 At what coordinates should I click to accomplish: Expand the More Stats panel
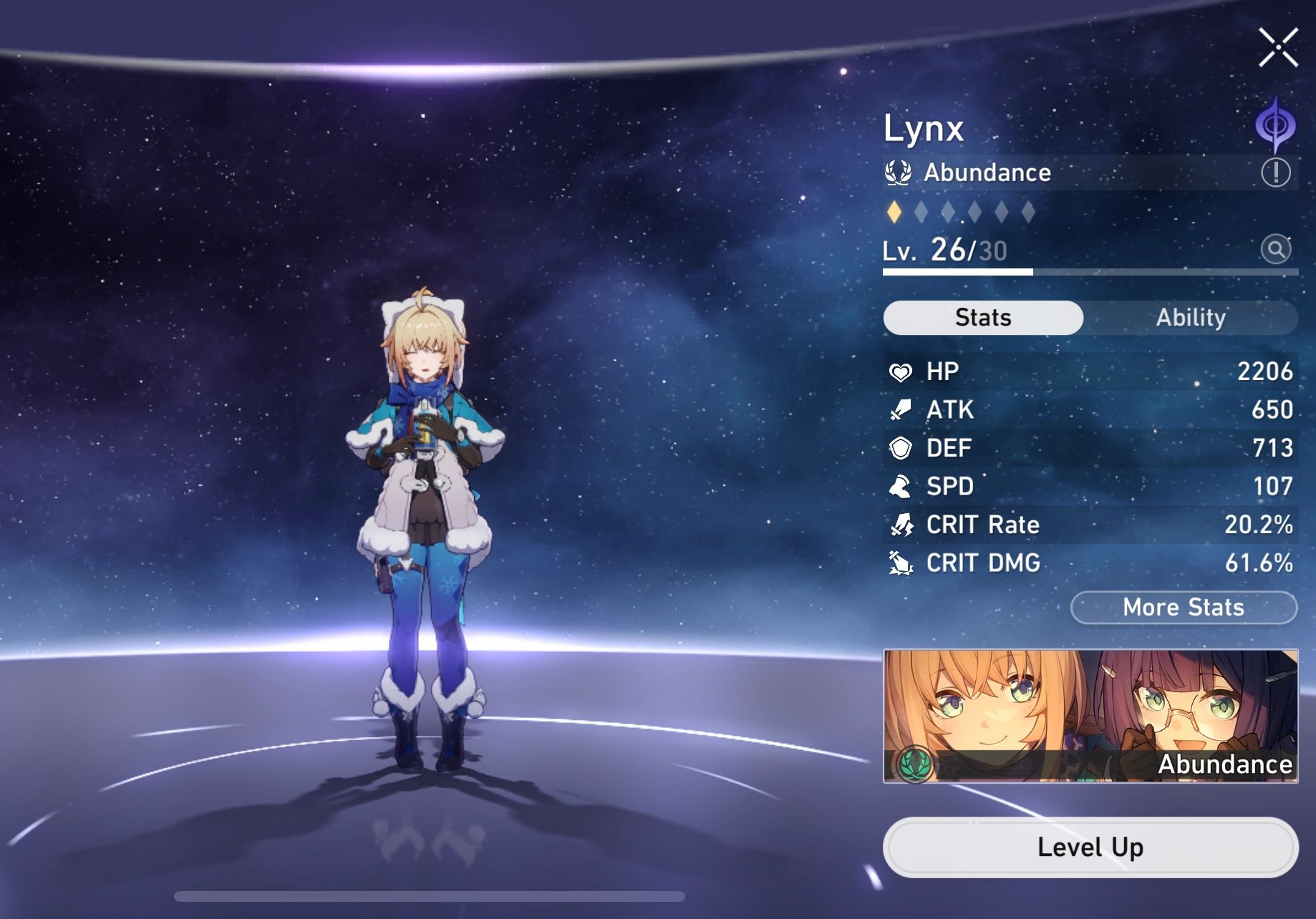(x=1183, y=608)
